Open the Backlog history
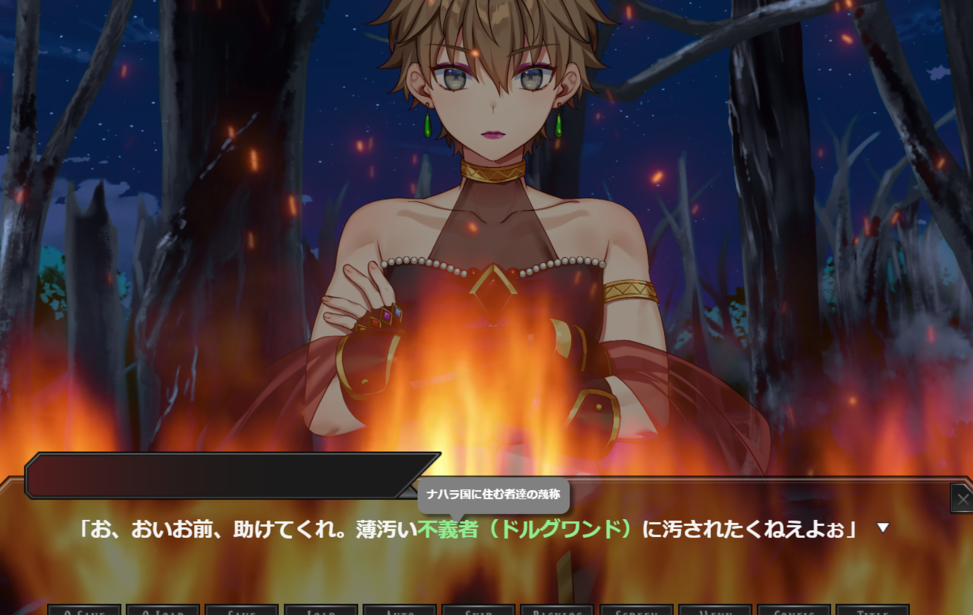The height and width of the screenshot is (615, 973). coord(557,609)
